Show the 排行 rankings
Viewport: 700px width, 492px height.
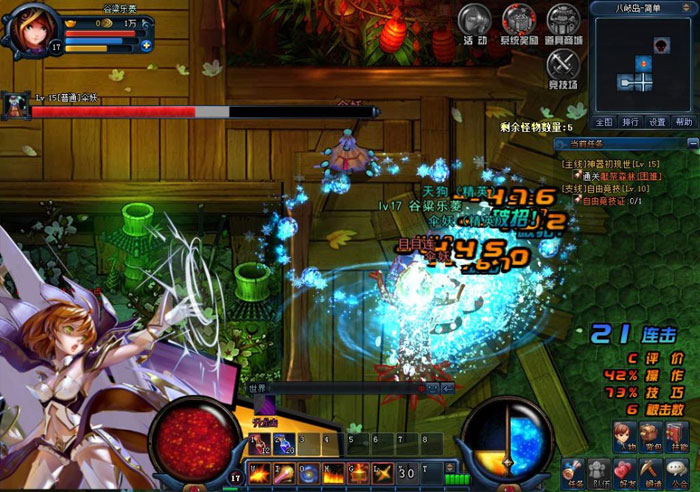630,122
